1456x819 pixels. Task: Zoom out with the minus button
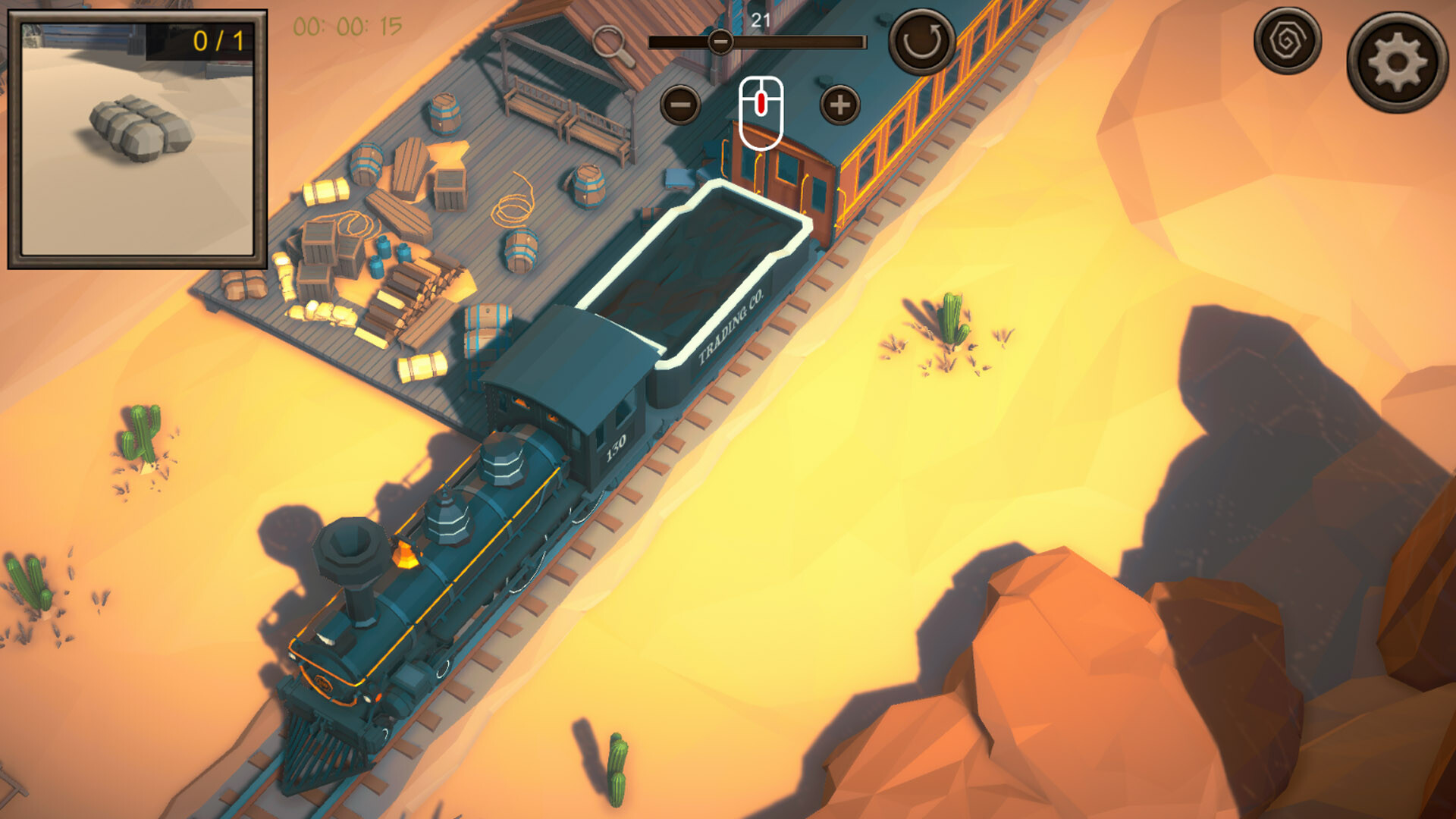(680, 105)
